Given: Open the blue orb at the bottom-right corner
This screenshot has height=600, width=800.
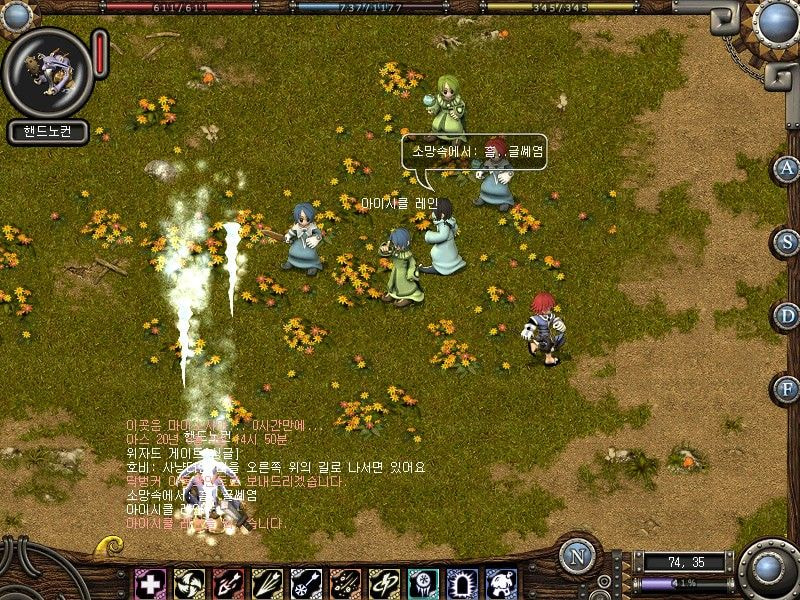Looking at the screenshot, I should [x=769, y=569].
